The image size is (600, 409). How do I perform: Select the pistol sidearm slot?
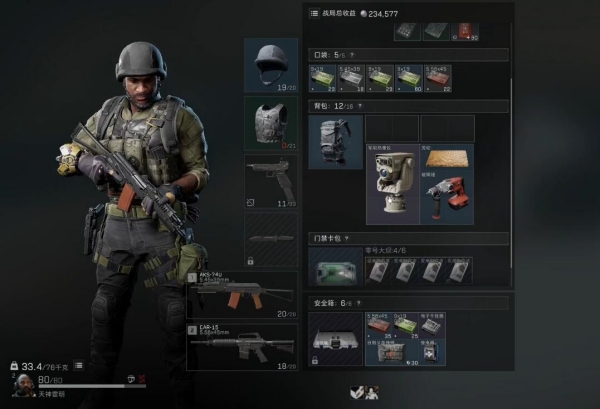(x=271, y=181)
